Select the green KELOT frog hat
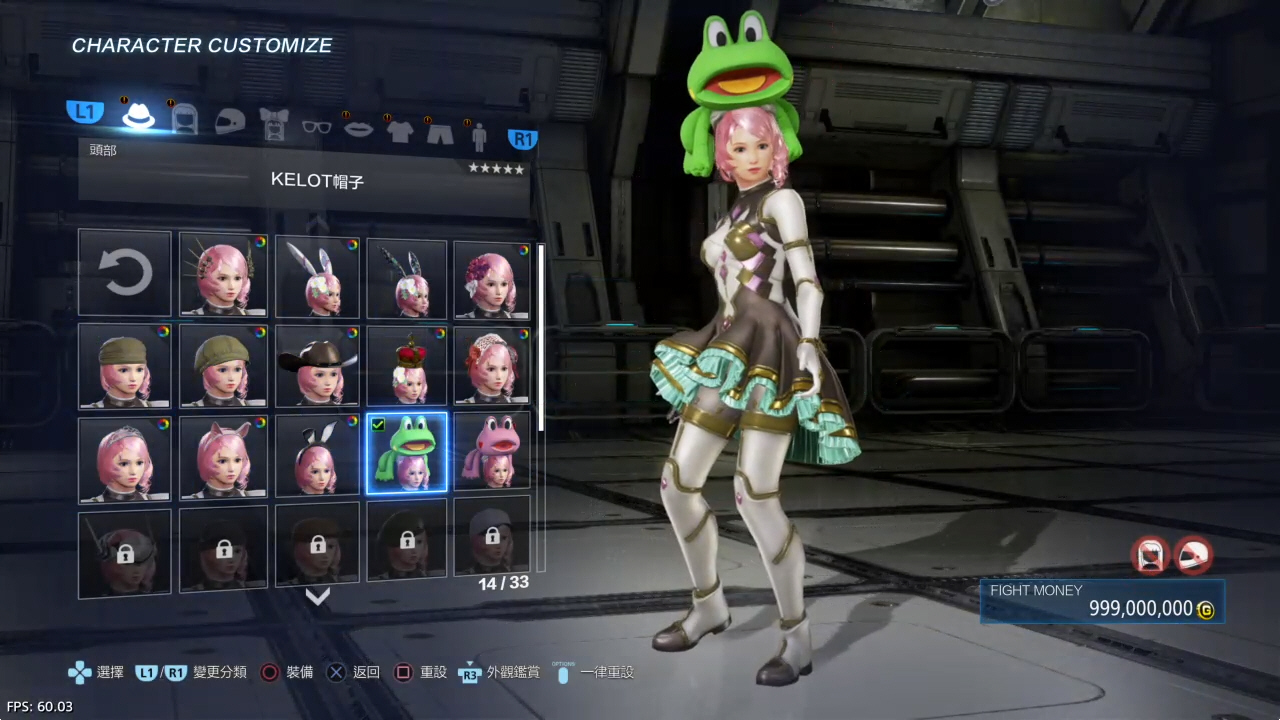 coord(407,453)
